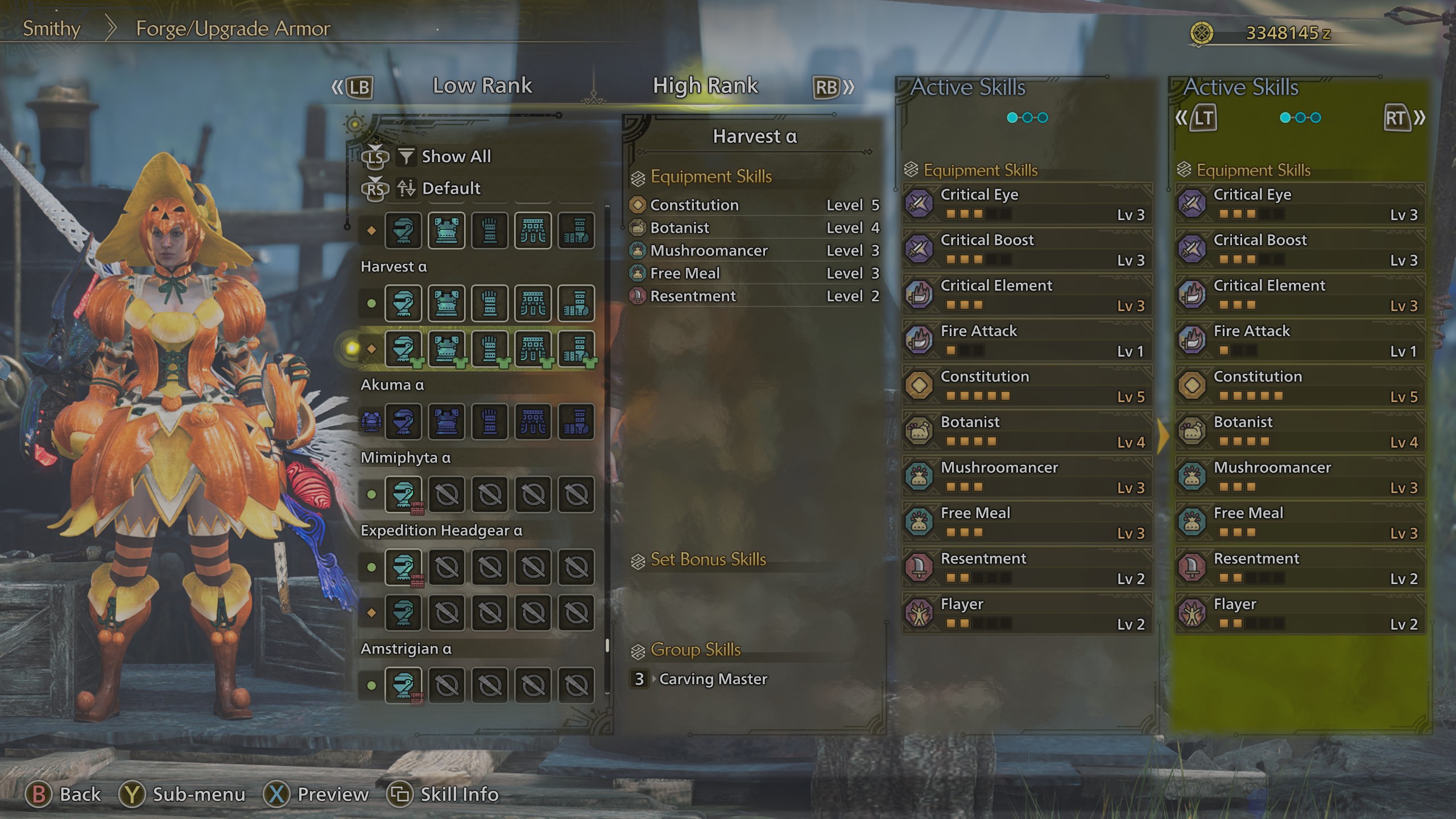The height and width of the screenshot is (819, 1456).
Task: Switch to the High Rank tab
Action: (x=705, y=85)
